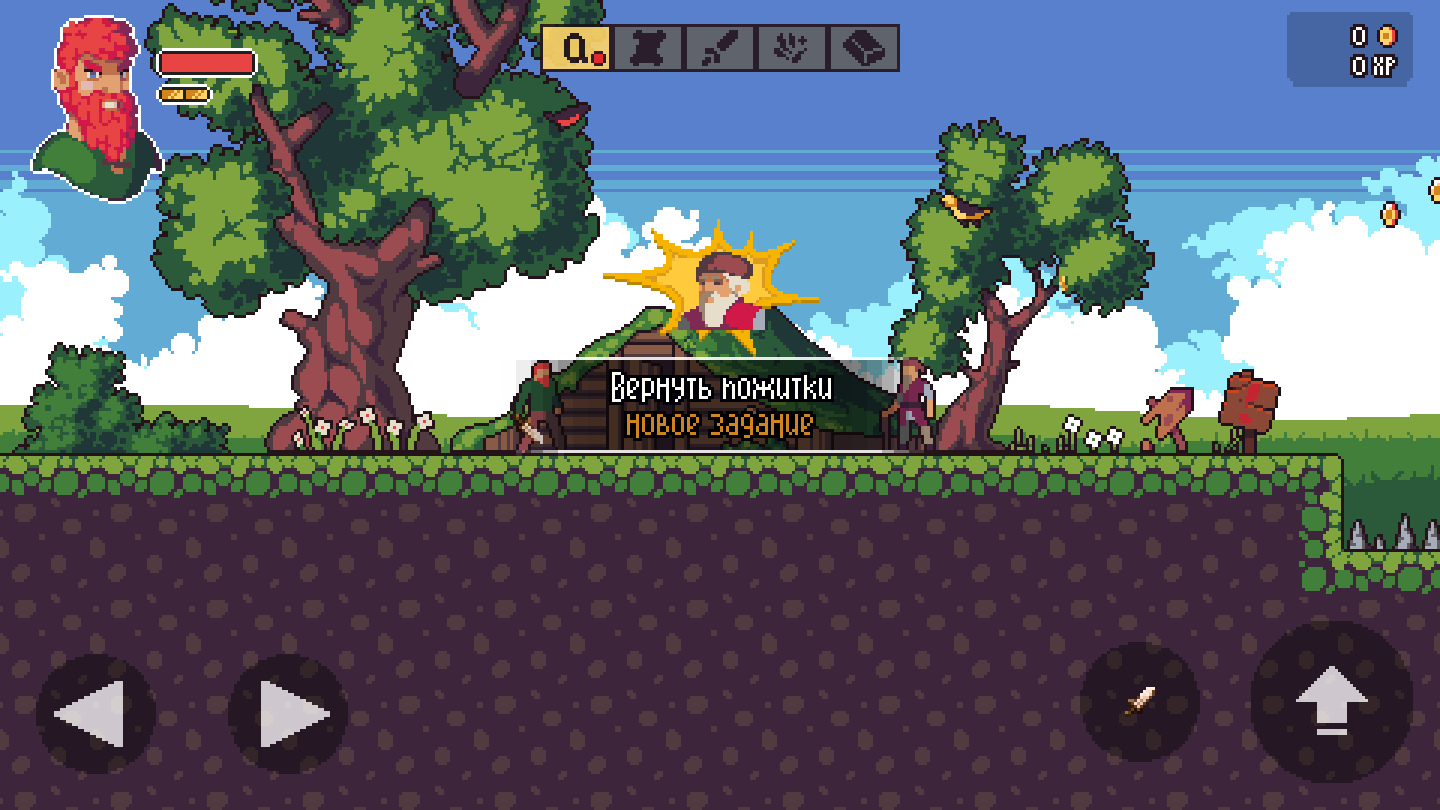Click the green-clothed villager by the hut
Image resolution: width=1440 pixels, height=810 pixels.
pos(537,405)
